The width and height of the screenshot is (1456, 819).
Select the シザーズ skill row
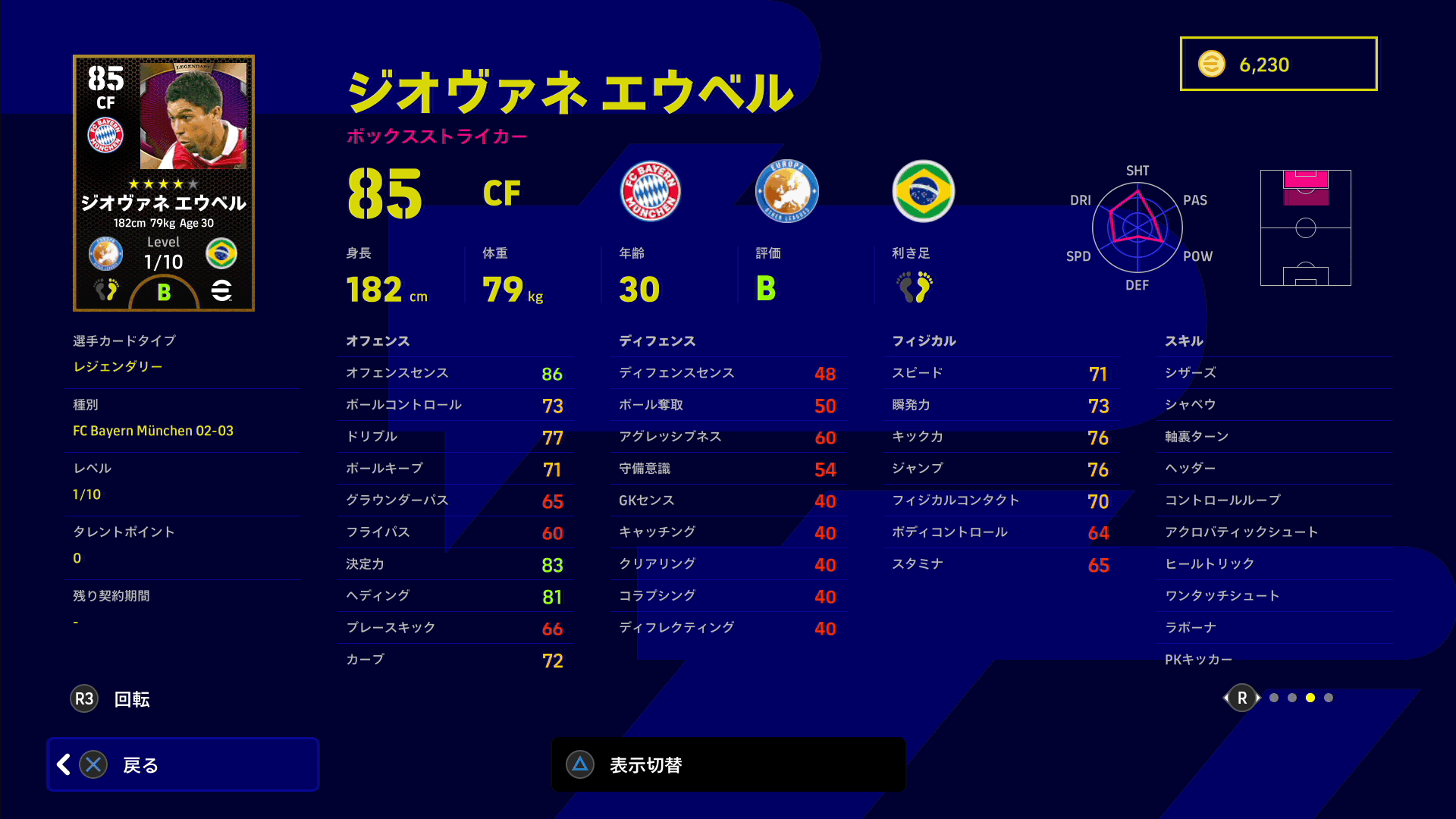(x=1274, y=373)
